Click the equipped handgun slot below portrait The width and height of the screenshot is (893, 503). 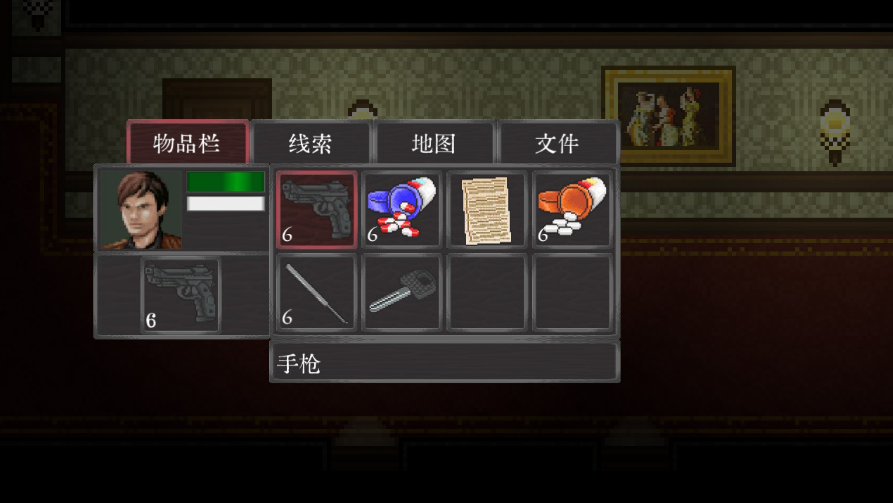coord(180,295)
